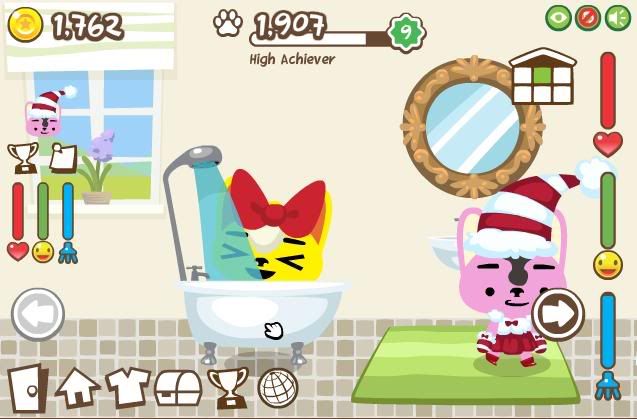Open the pinned note icon
Screen dimensions: 637x419
[62, 157]
